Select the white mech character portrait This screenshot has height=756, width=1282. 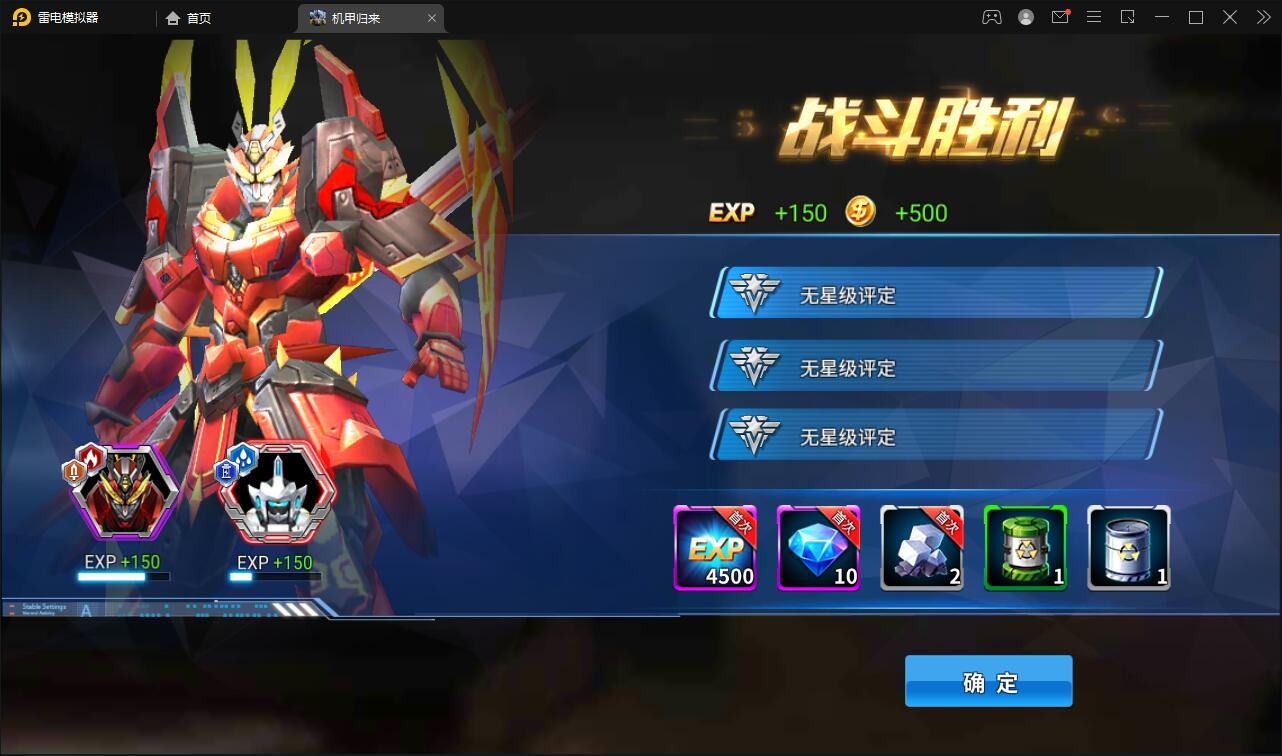point(276,490)
